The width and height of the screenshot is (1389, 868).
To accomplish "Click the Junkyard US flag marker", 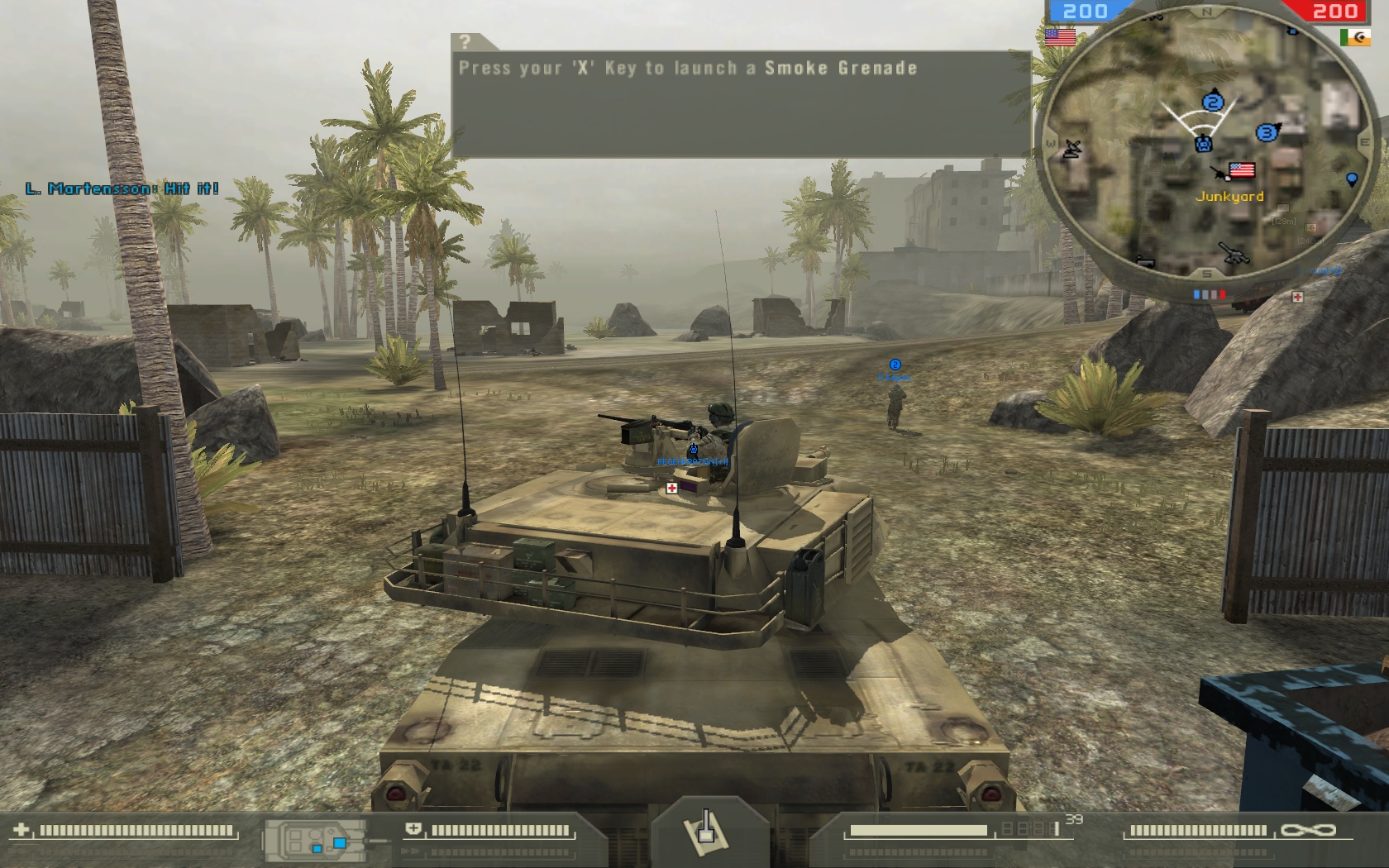I will tap(1242, 170).
